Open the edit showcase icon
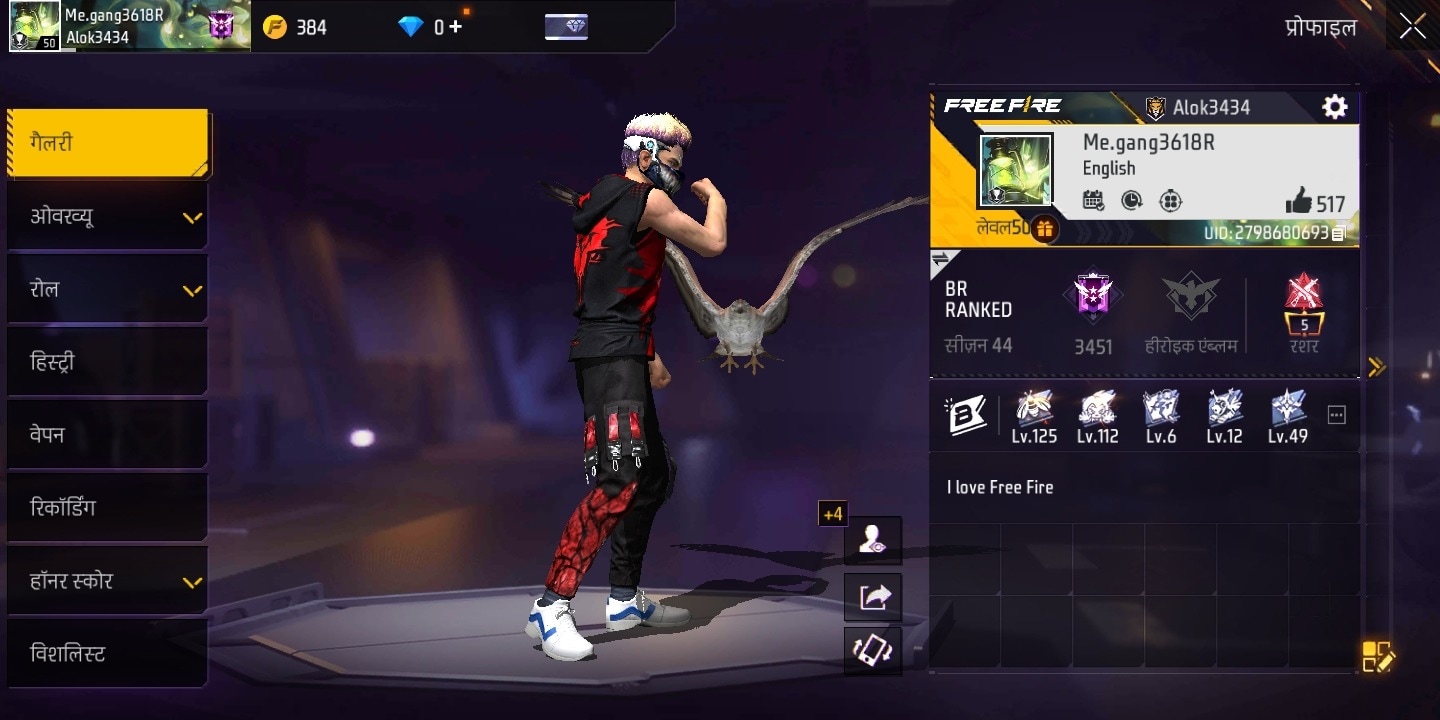This screenshot has width=1440, height=720. click(x=1377, y=656)
